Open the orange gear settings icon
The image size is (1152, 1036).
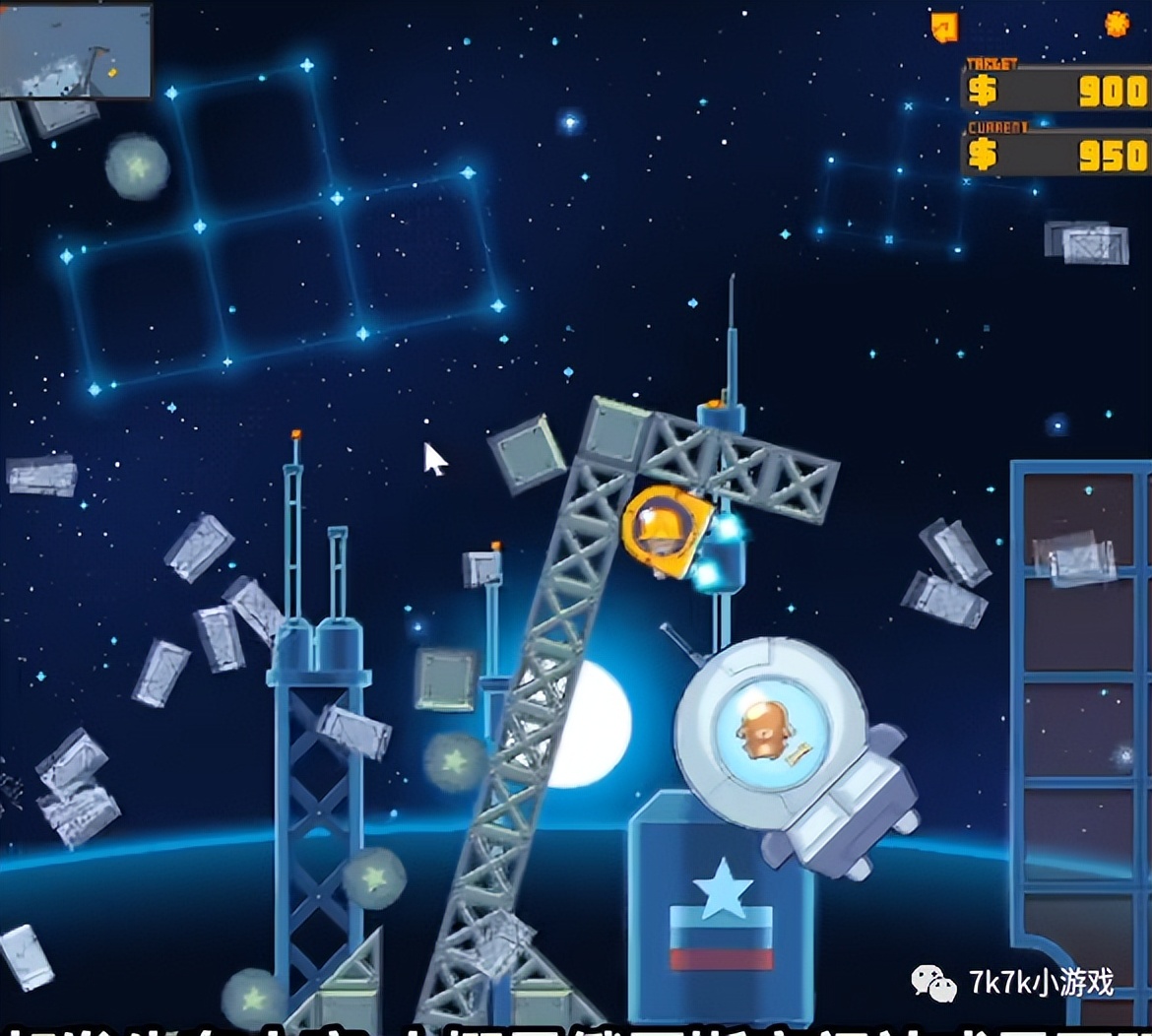click(x=1117, y=24)
